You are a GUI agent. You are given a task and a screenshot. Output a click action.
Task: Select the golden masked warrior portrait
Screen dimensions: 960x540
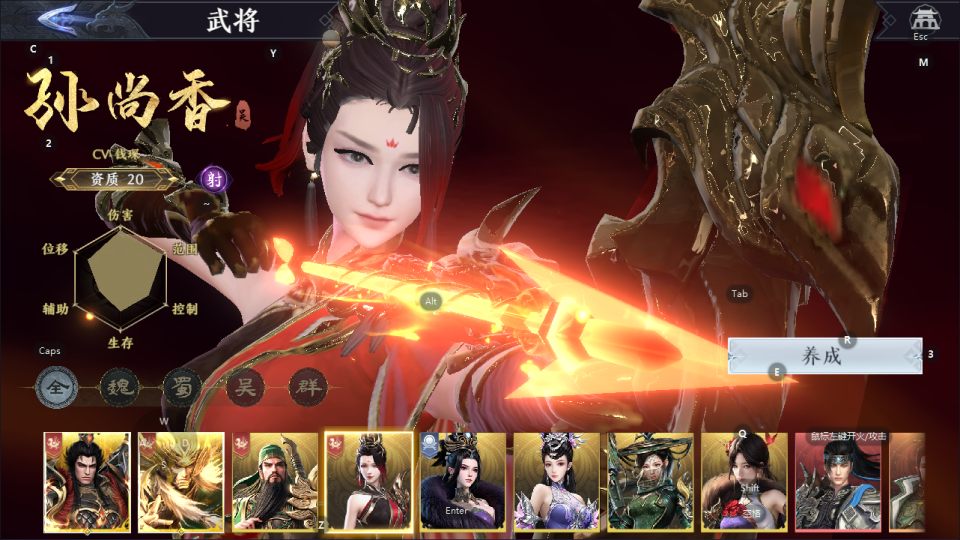(181, 481)
